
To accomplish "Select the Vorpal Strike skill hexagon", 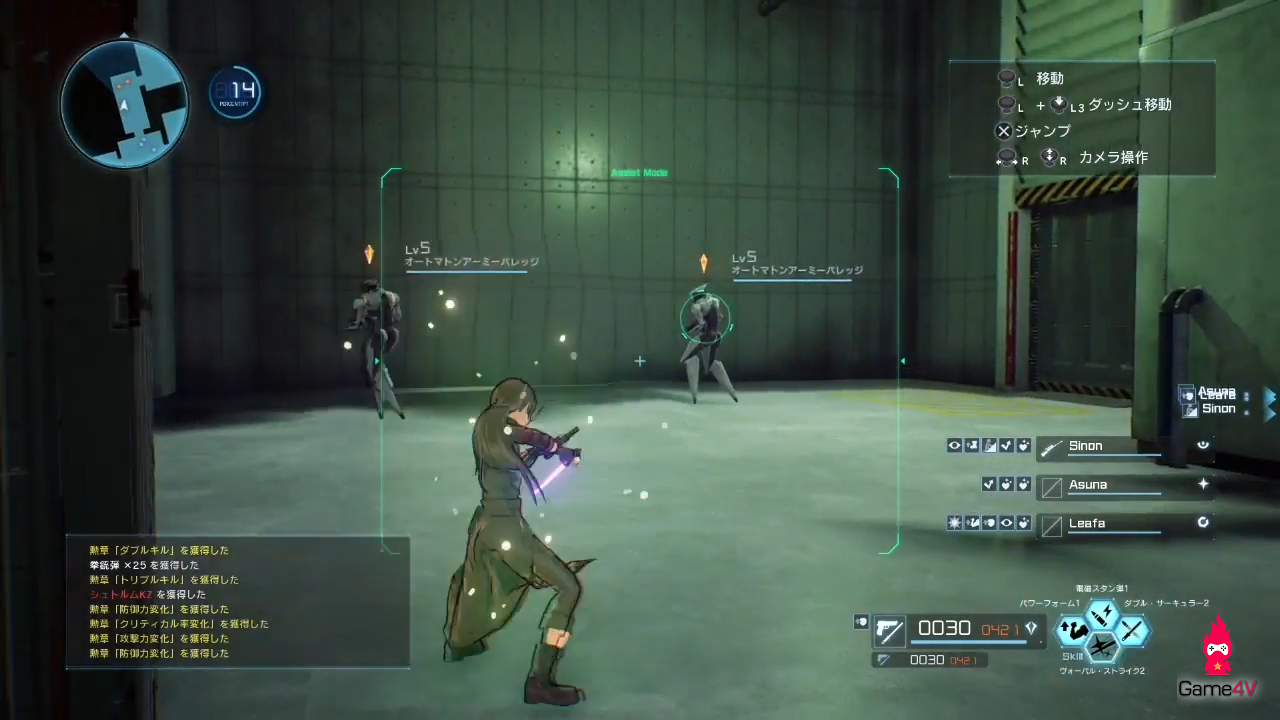I will pos(1102,648).
